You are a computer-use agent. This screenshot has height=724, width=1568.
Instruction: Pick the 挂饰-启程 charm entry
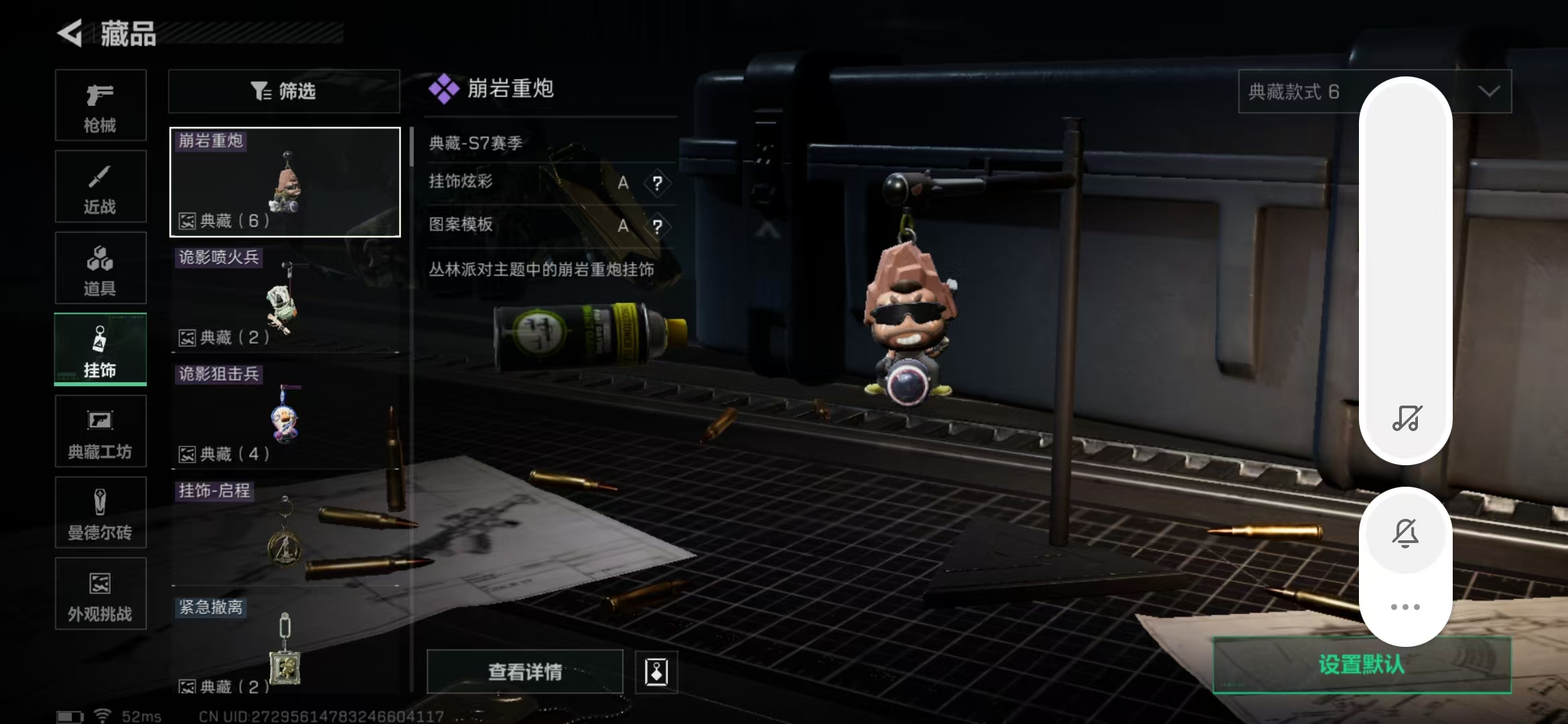tap(285, 533)
